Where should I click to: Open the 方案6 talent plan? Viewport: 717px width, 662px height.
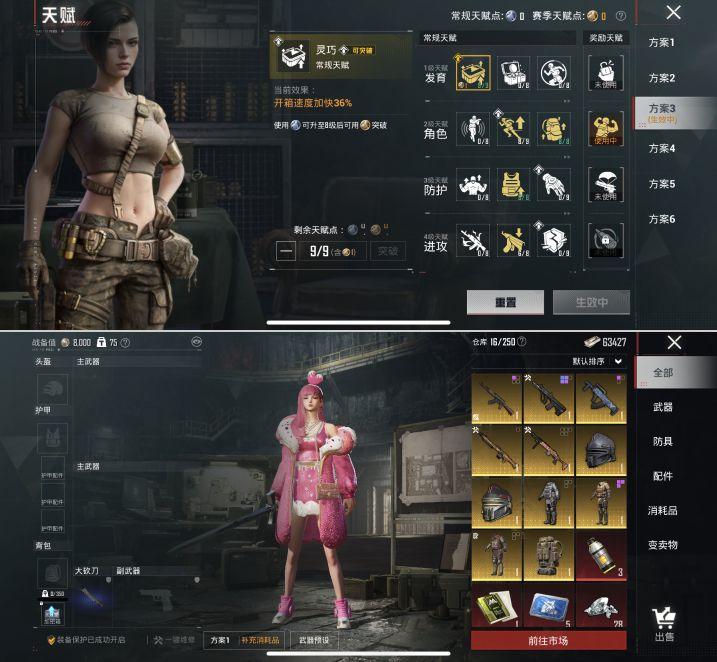click(x=662, y=219)
